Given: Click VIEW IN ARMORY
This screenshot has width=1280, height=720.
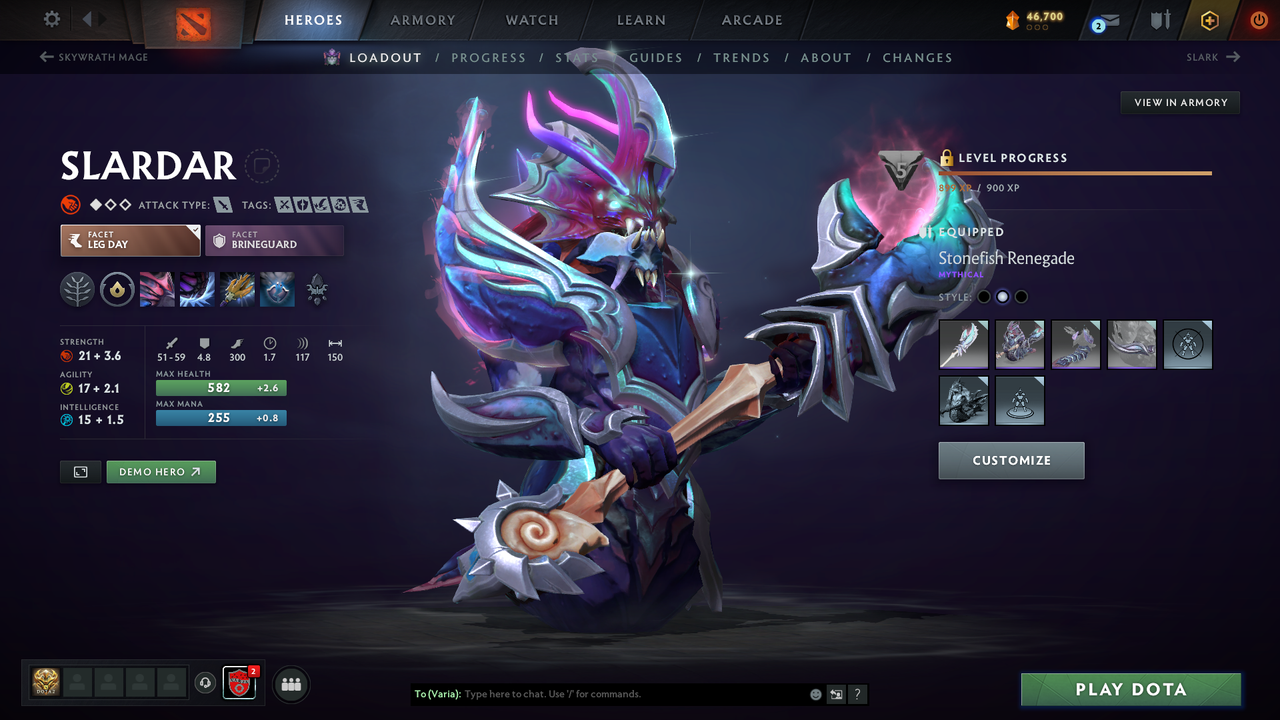Looking at the screenshot, I should pyautogui.click(x=1179, y=102).
